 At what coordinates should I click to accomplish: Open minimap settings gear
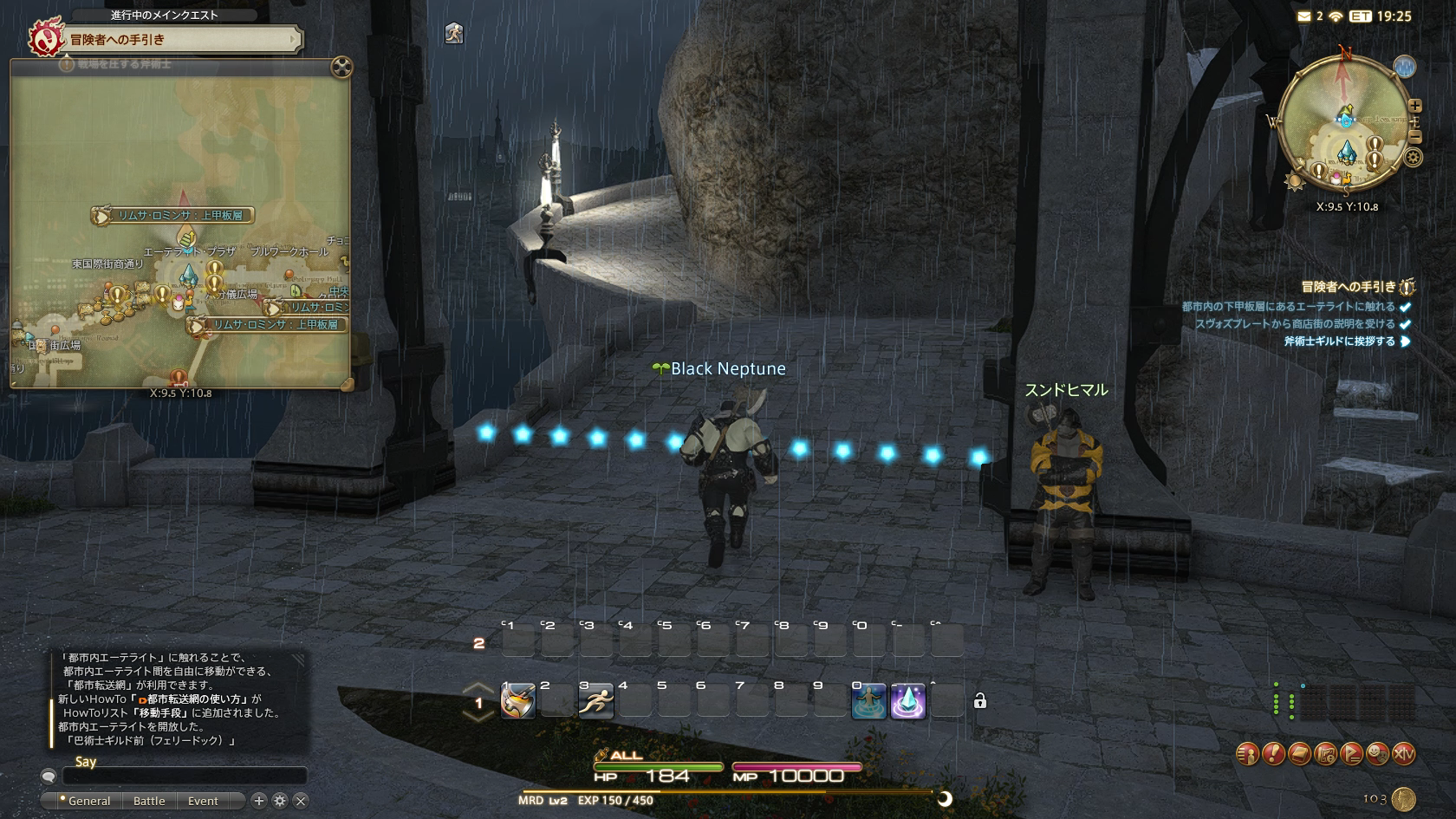[x=1414, y=158]
